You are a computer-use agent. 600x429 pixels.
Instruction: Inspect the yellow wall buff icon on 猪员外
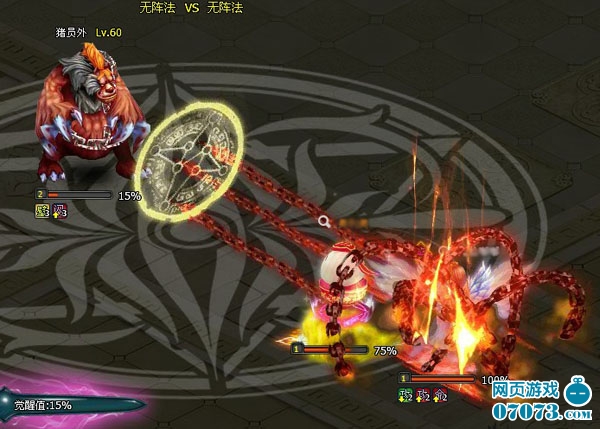point(42,211)
